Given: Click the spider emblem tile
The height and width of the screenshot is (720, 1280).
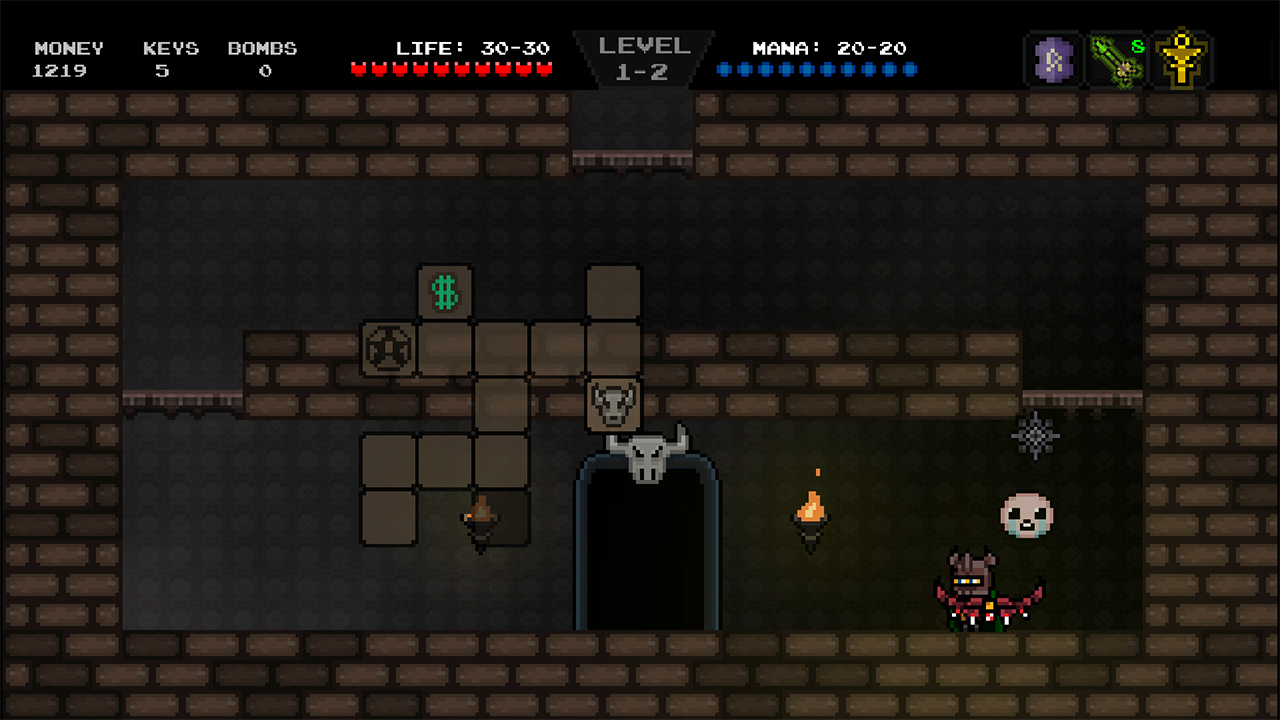Looking at the screenshot, I should click(x=389, y=349).
